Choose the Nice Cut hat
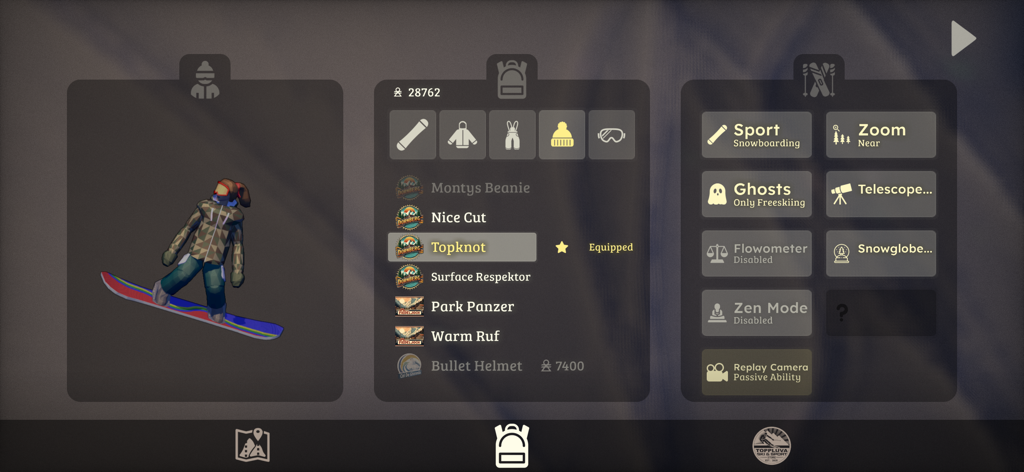The height and width of the screenshot is (472, 1024). (x=458, y=217)
